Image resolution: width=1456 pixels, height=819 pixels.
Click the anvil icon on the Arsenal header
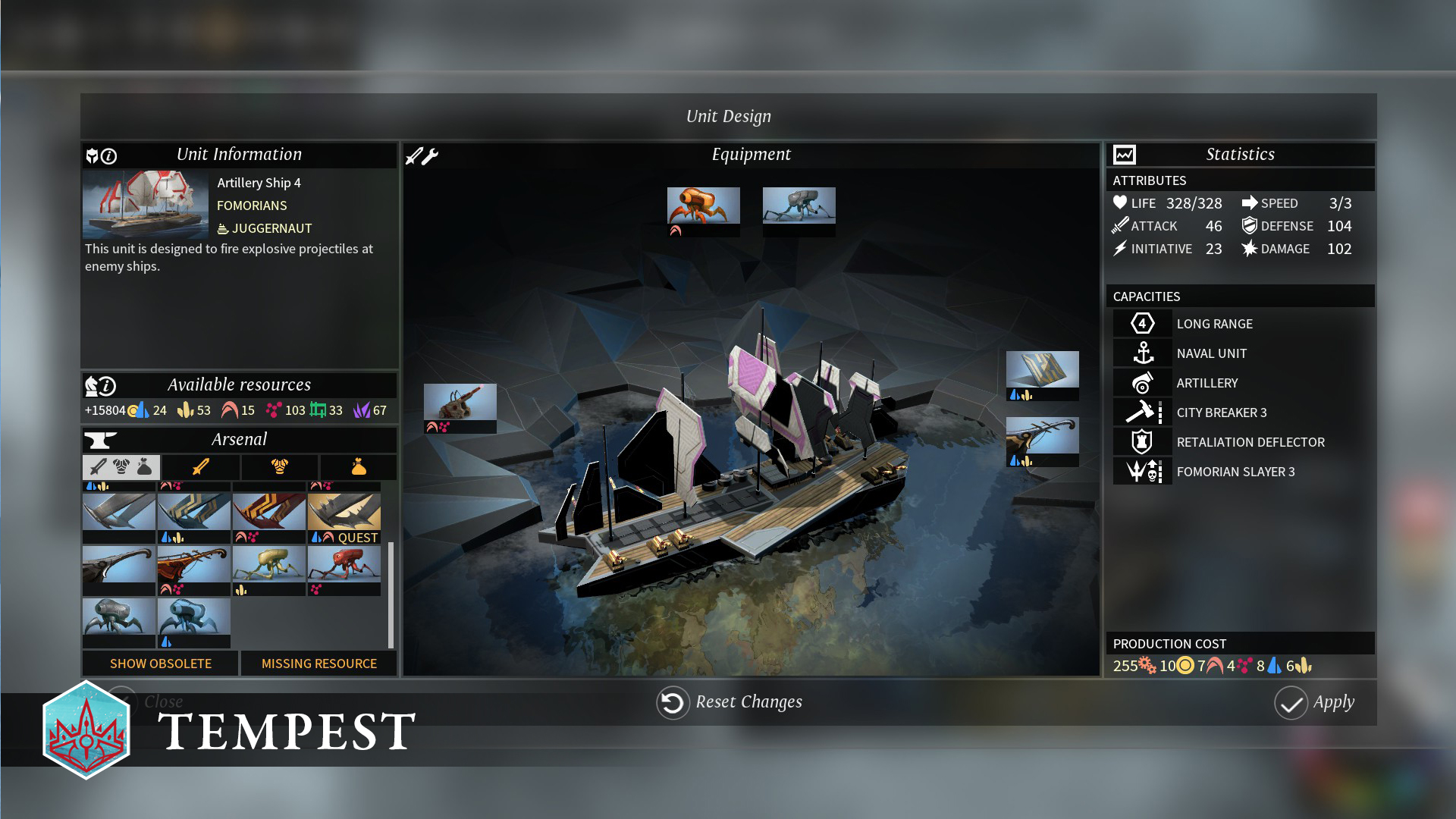click(x=99, y=439)
